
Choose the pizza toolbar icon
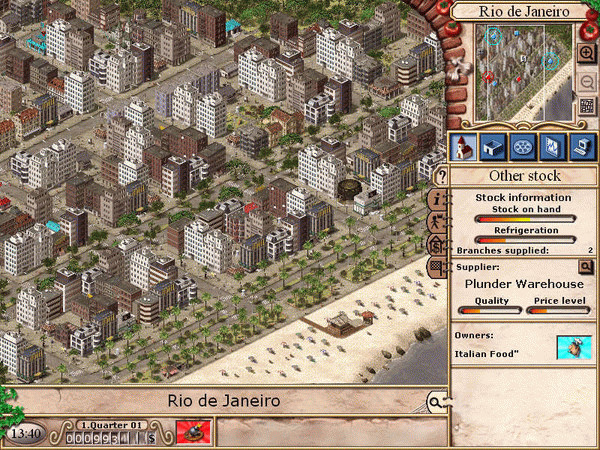coord(522,147)
